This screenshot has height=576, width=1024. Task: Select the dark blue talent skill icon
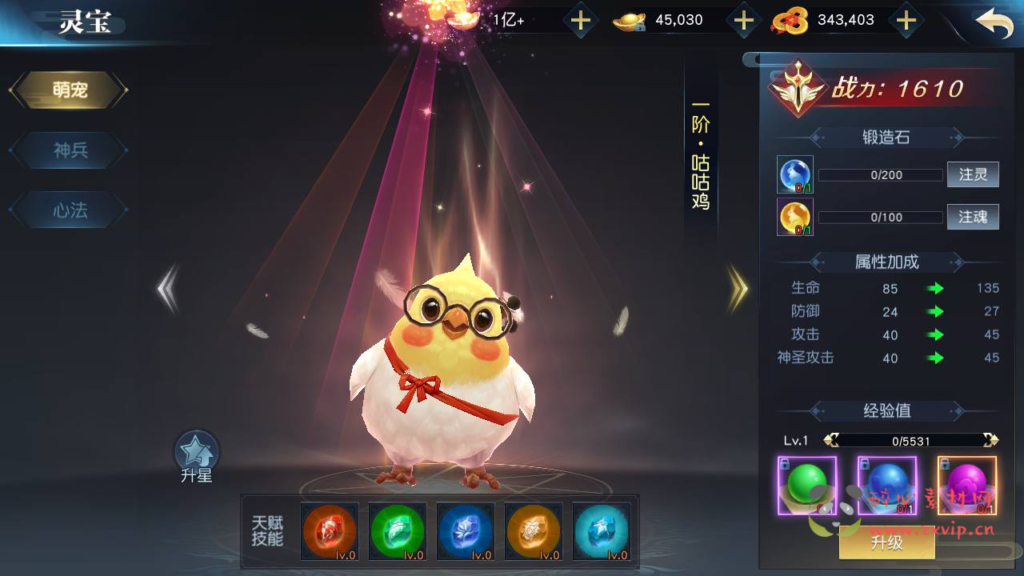click(465, 530)
